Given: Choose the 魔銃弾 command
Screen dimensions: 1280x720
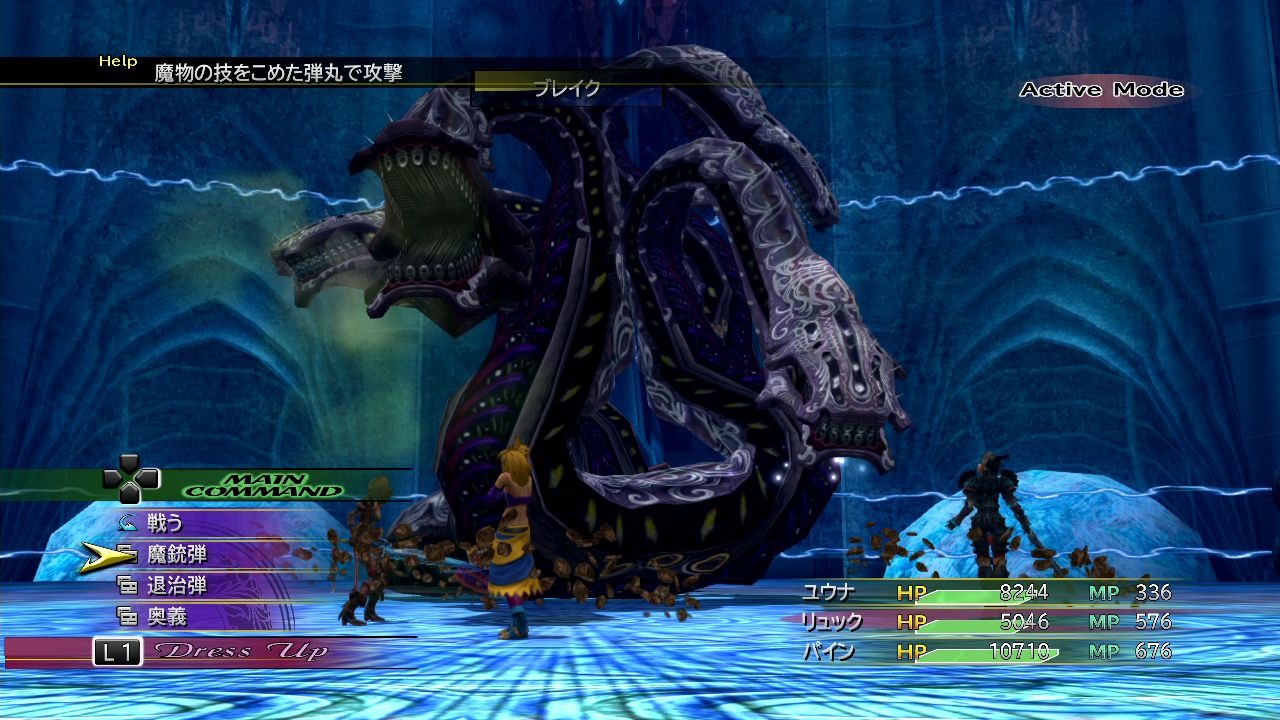Looking at the screenshot, I should (x=177, y=554).
